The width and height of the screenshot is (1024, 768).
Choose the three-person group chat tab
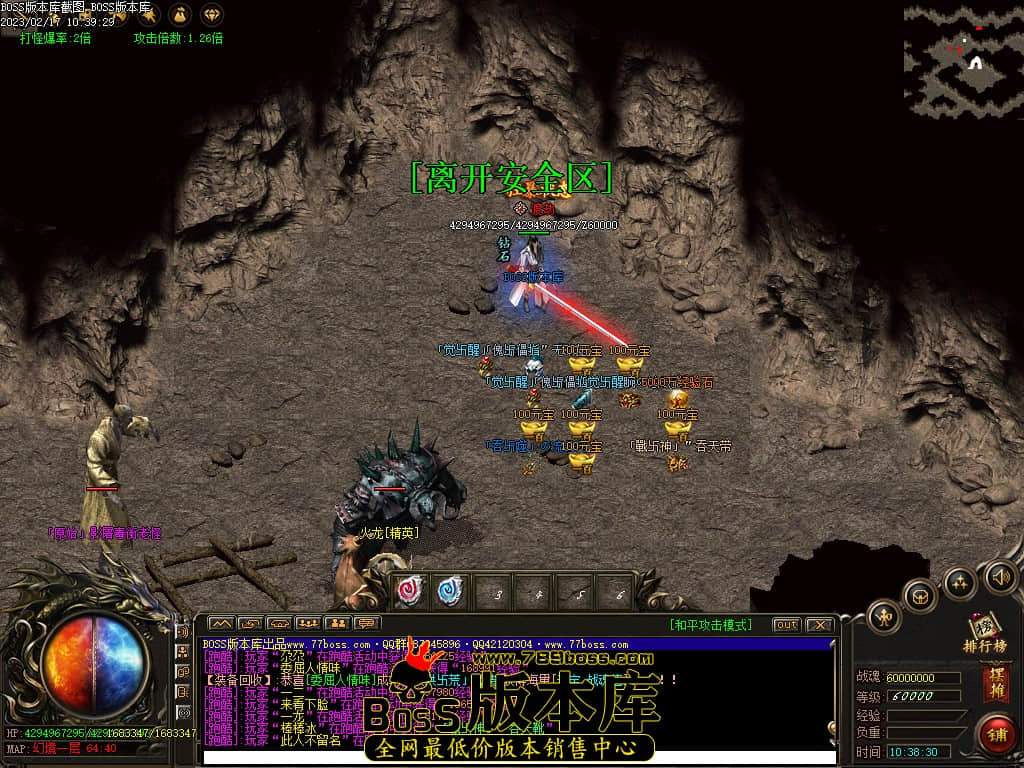[308, 624]
